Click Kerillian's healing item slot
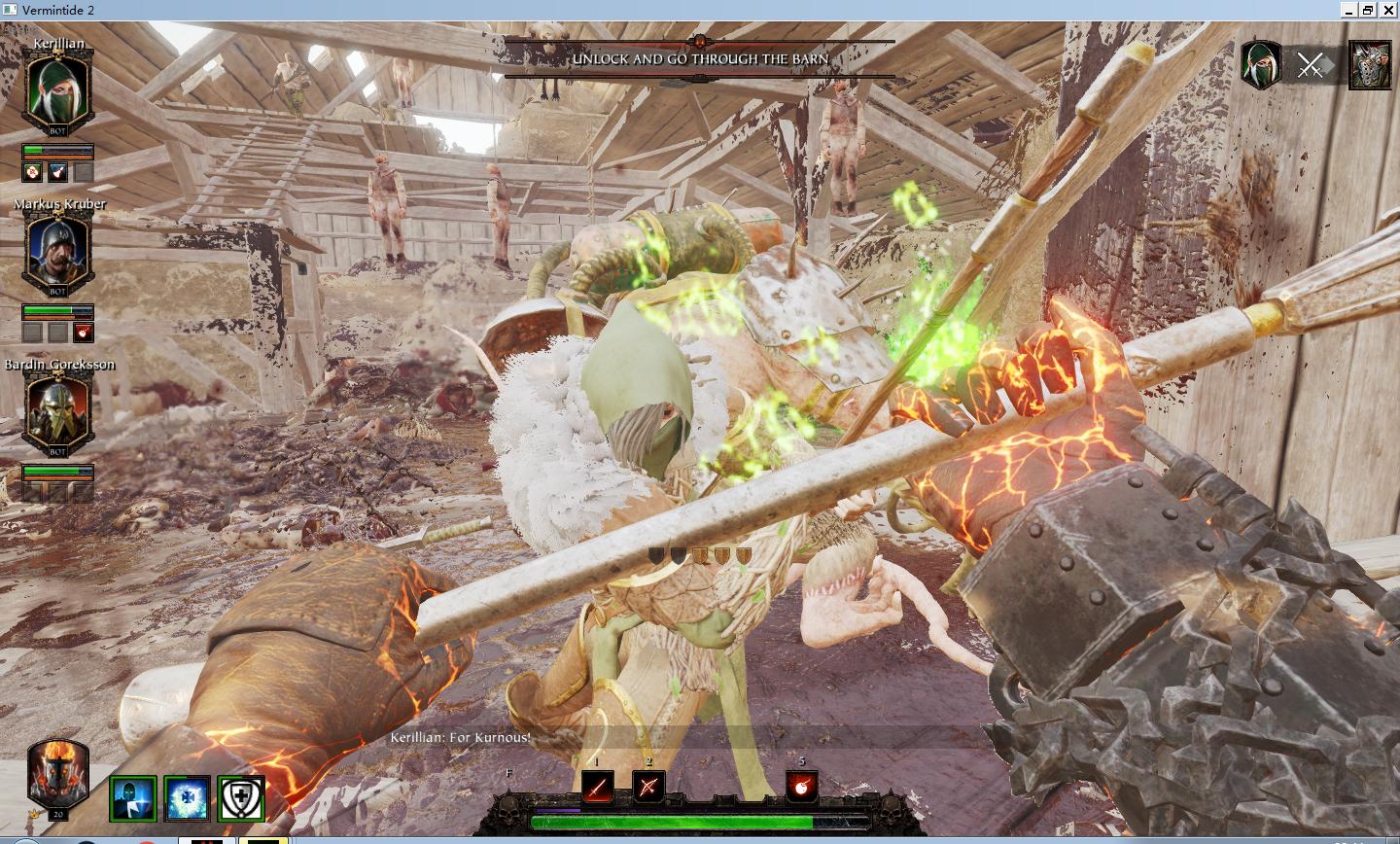Image resolution: width=1400 pixels, height=844 pixels. [x=32, y=173]
